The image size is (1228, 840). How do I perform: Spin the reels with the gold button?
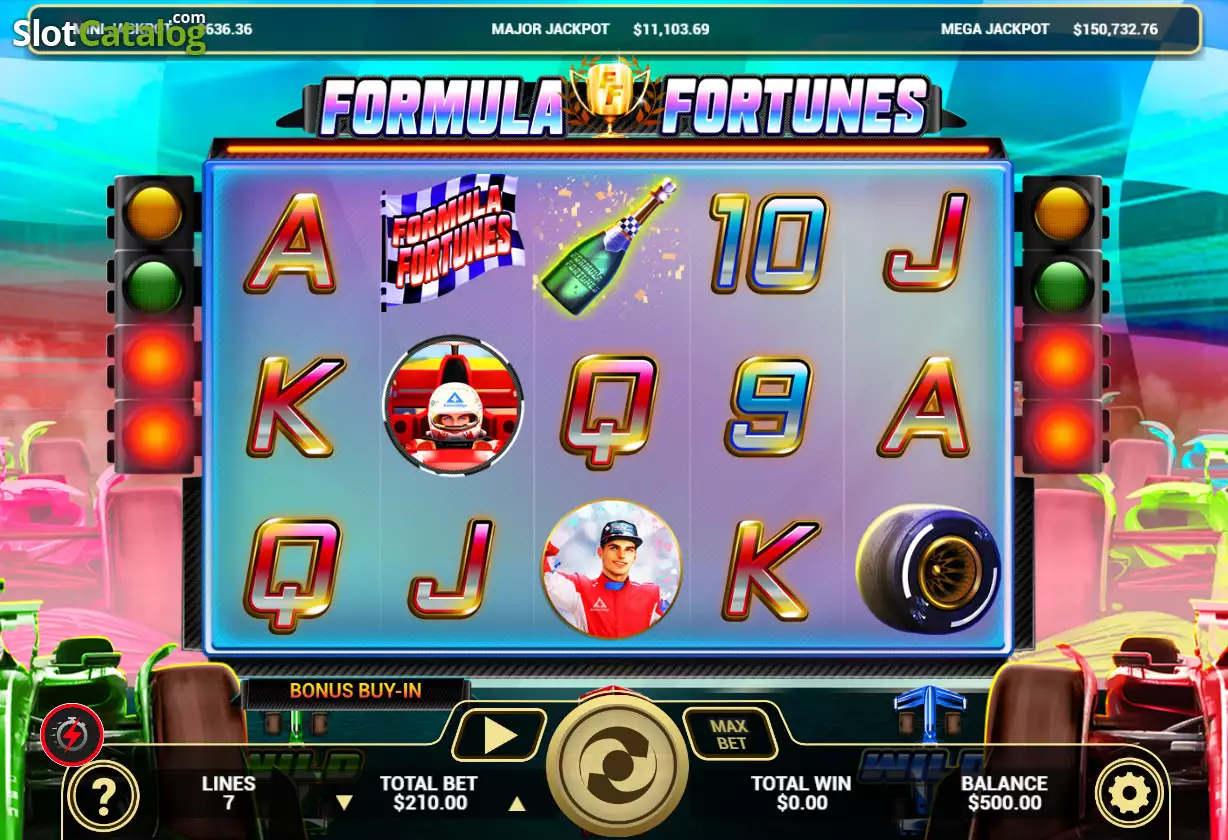617,765
